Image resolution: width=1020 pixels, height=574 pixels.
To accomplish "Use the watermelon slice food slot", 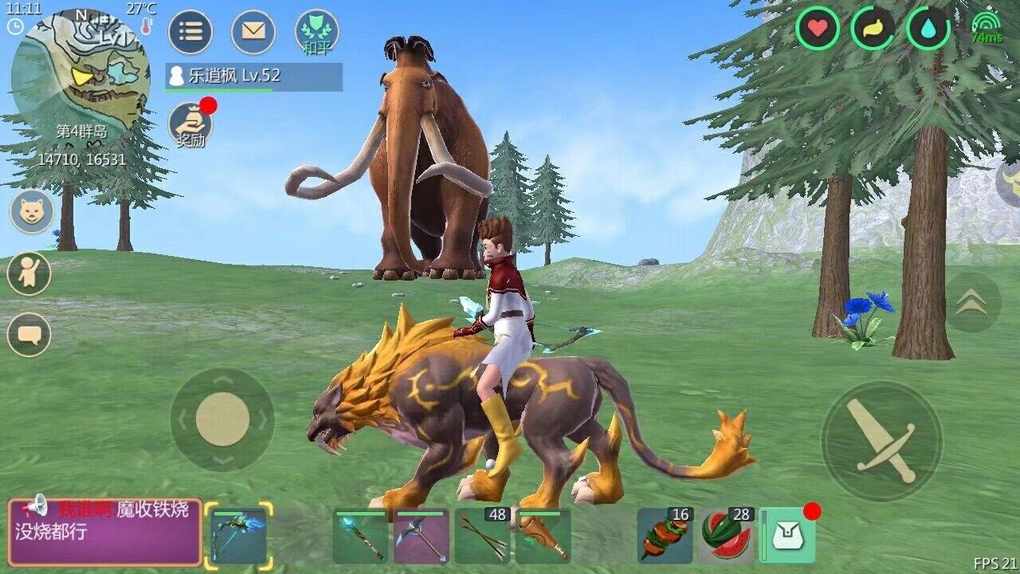I will point(725,536).
